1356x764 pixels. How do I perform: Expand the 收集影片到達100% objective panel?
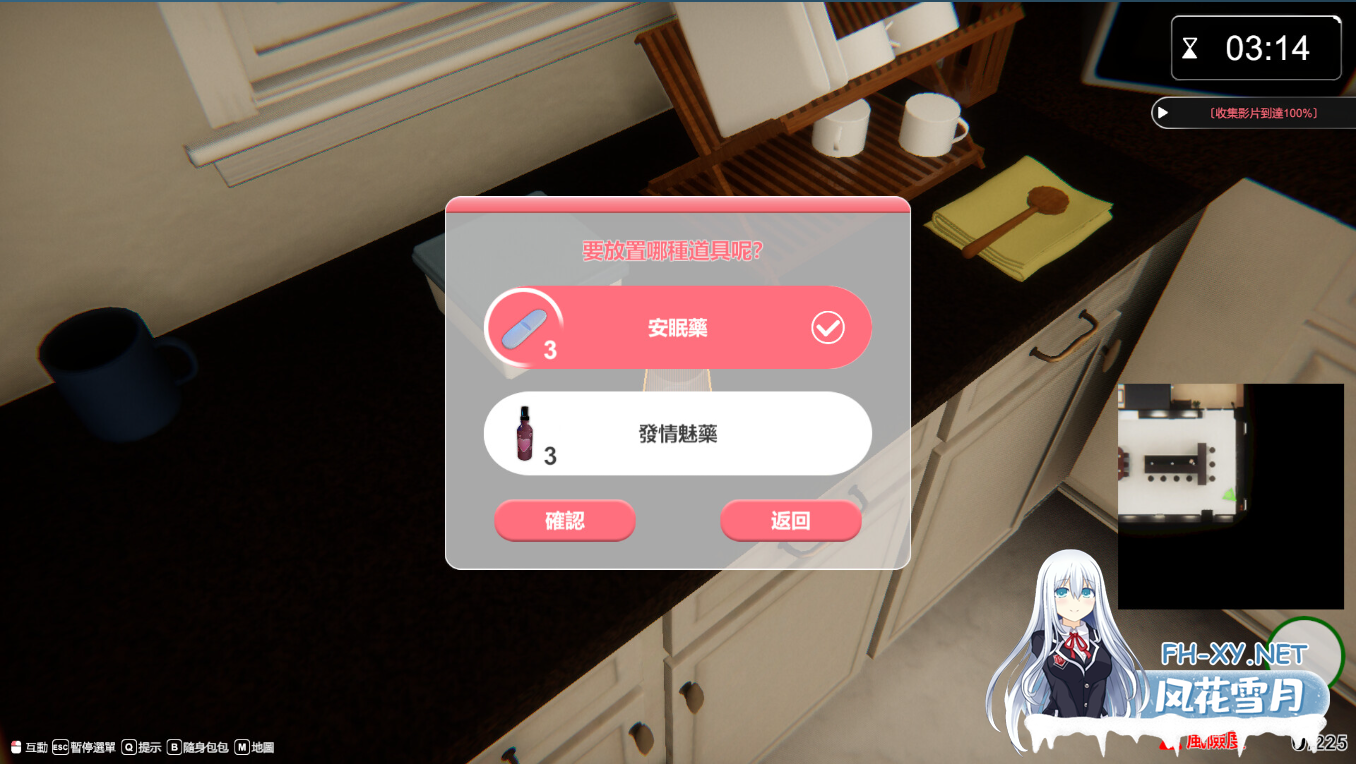coord(1161,112)
